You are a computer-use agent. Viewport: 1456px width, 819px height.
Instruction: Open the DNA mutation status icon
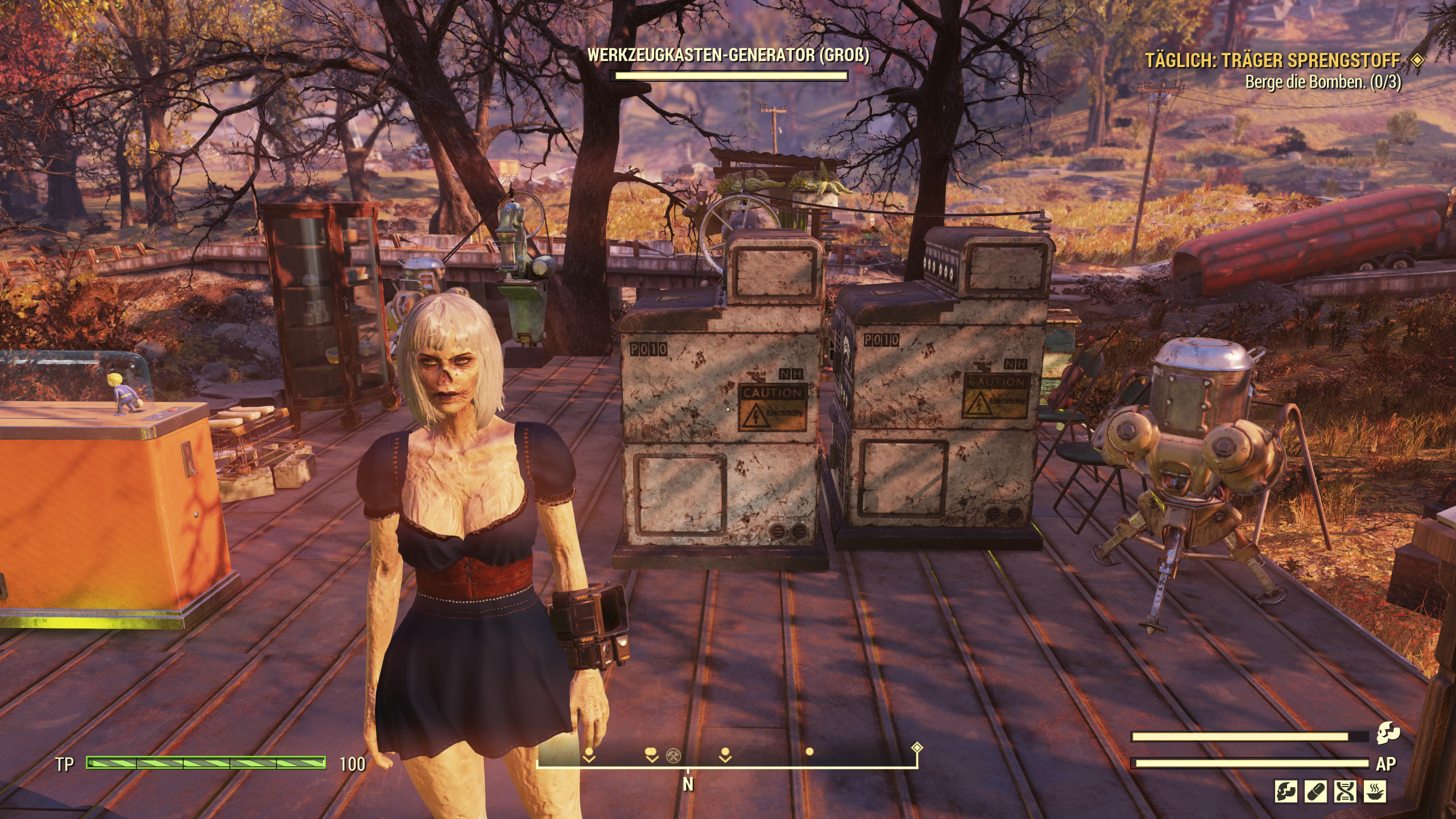coord(1346,791)
